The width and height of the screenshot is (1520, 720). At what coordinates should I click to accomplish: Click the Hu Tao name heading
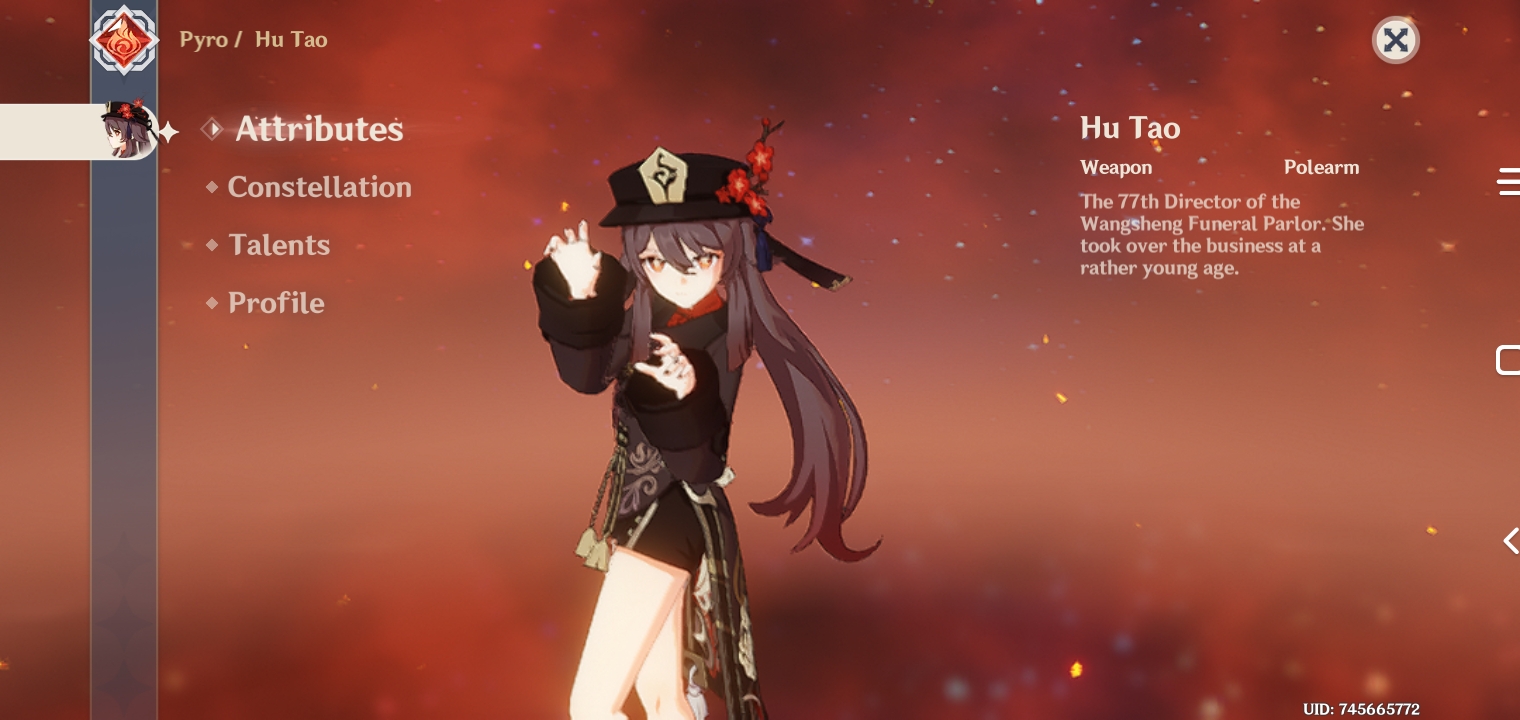coord(1130,128)
